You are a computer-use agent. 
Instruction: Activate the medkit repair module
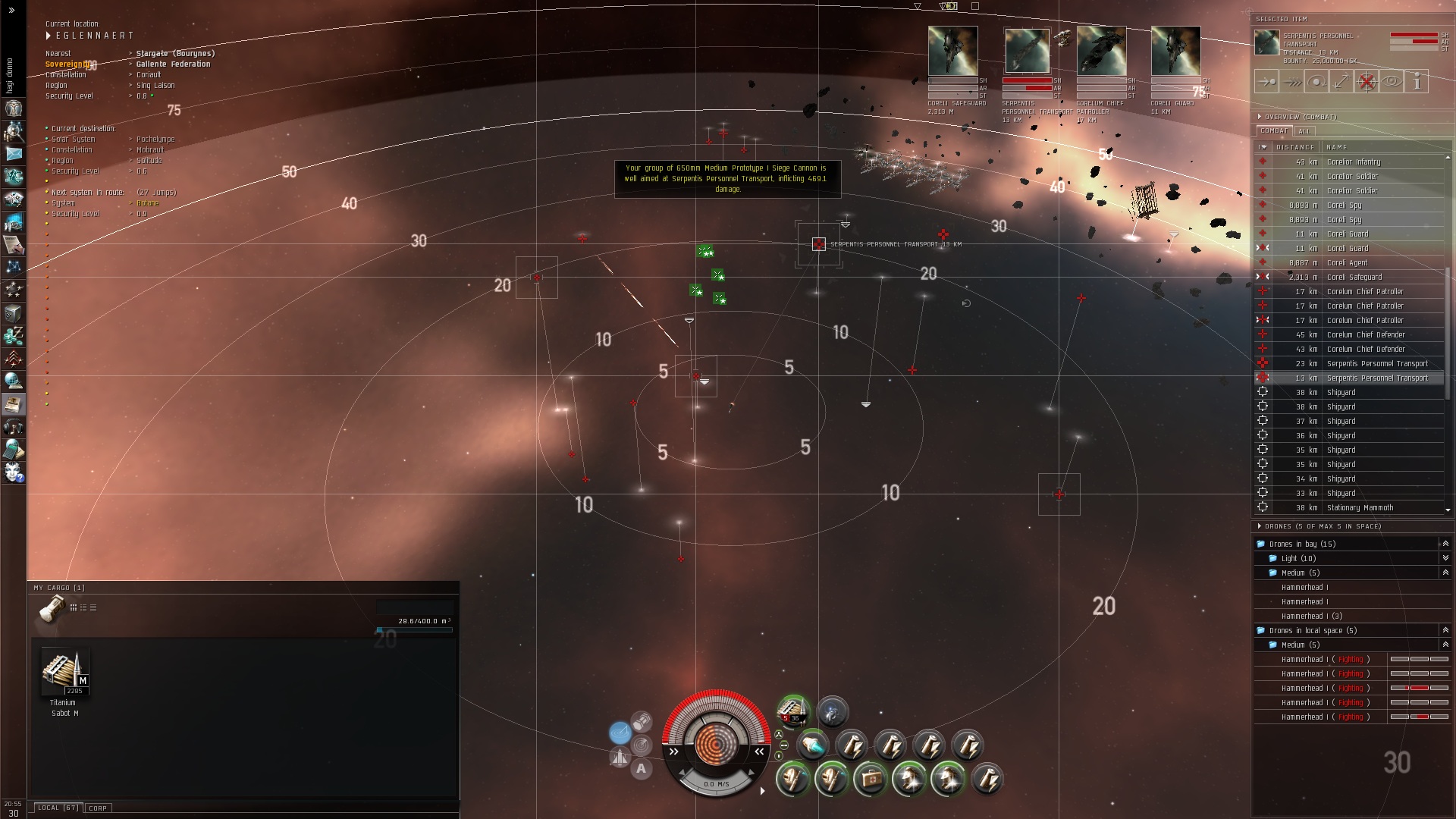point(870,779)
